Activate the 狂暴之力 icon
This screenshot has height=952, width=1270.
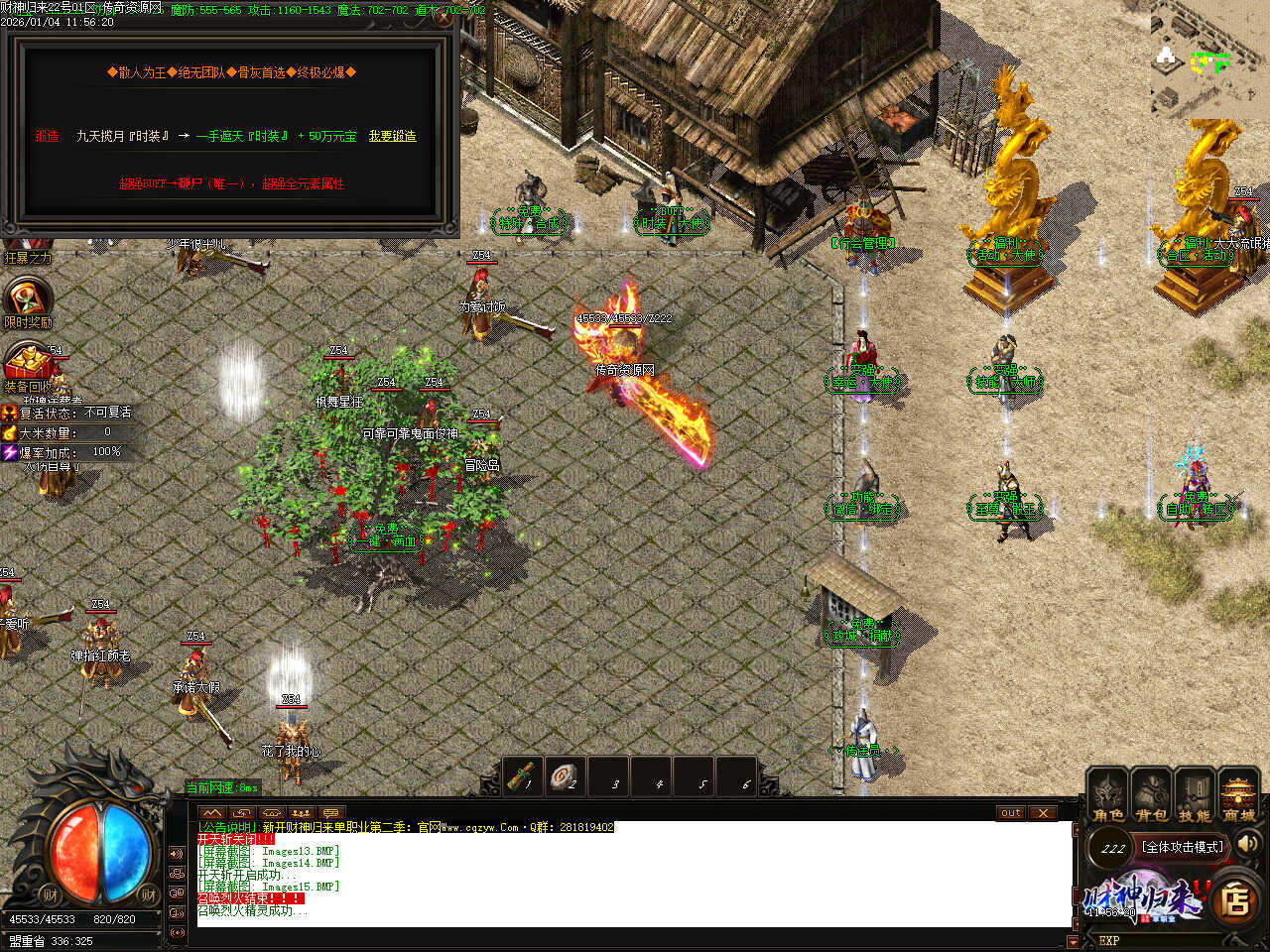27,248
